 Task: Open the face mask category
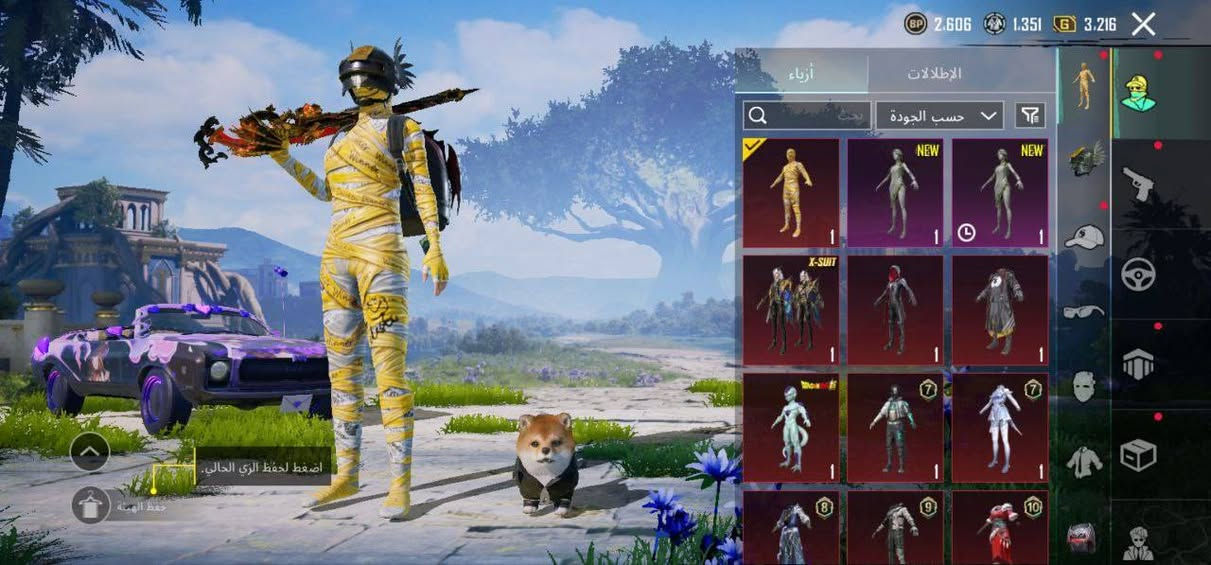coord(1085,386)
